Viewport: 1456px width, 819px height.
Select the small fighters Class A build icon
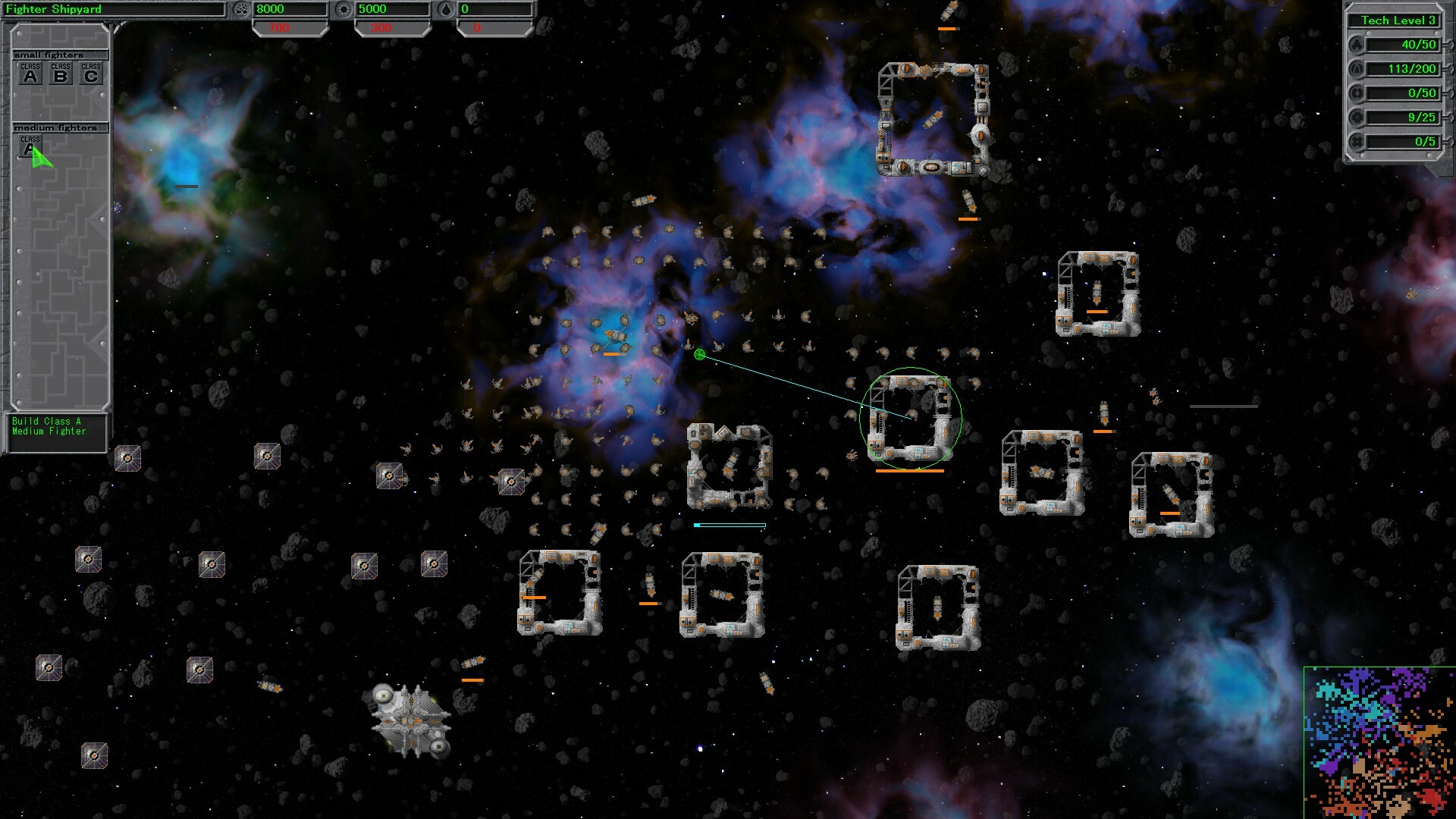point(29,73)
